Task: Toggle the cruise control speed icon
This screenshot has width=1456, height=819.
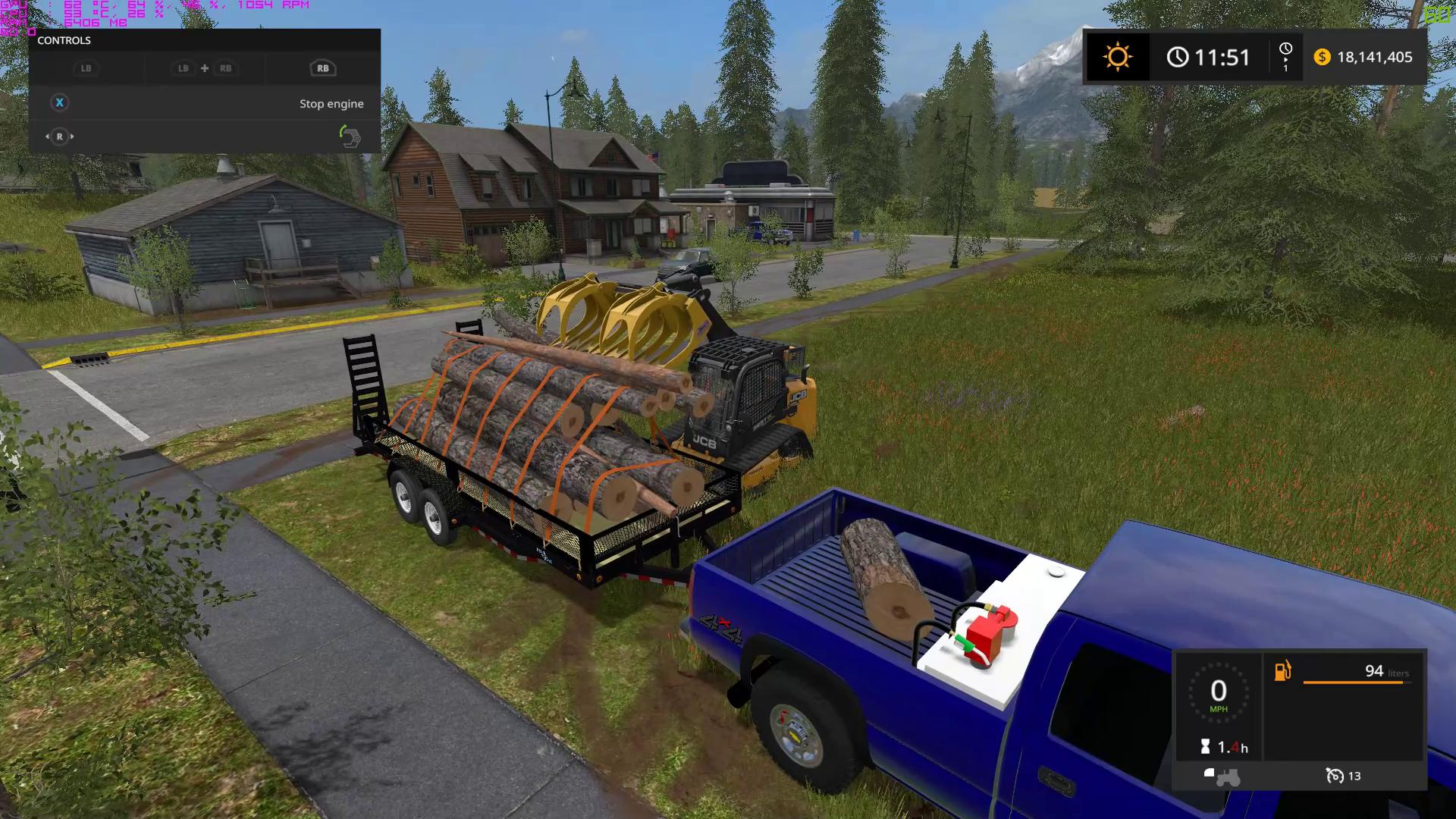Action: 1334,776
